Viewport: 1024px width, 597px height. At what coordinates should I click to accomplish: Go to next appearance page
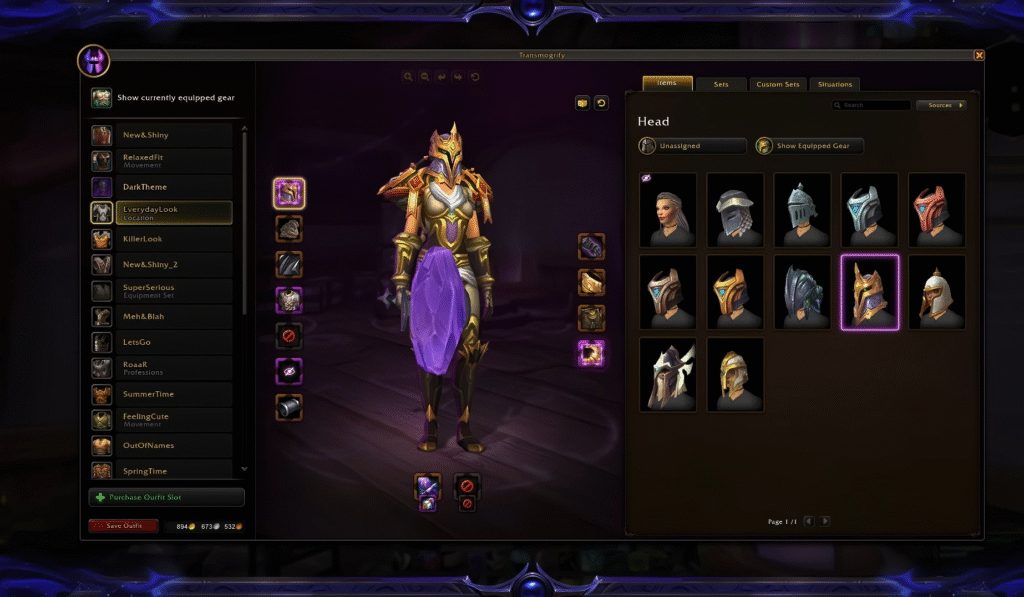tap(825, 521)
